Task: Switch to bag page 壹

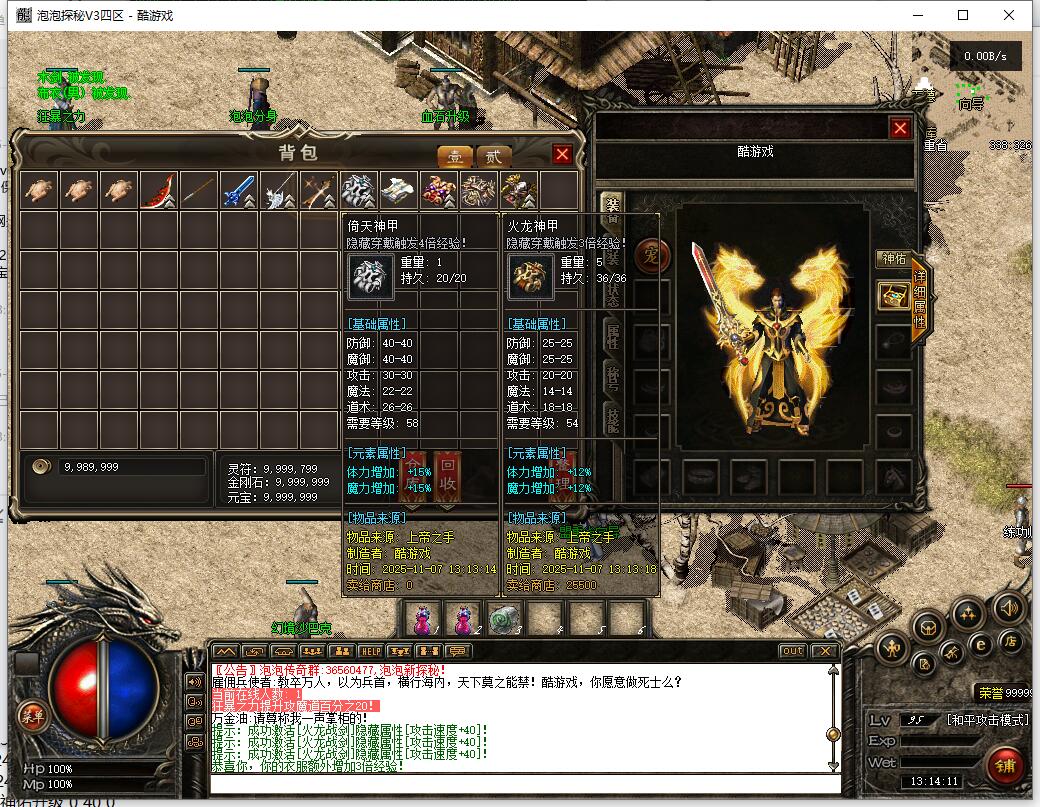Action: (456, 156)
